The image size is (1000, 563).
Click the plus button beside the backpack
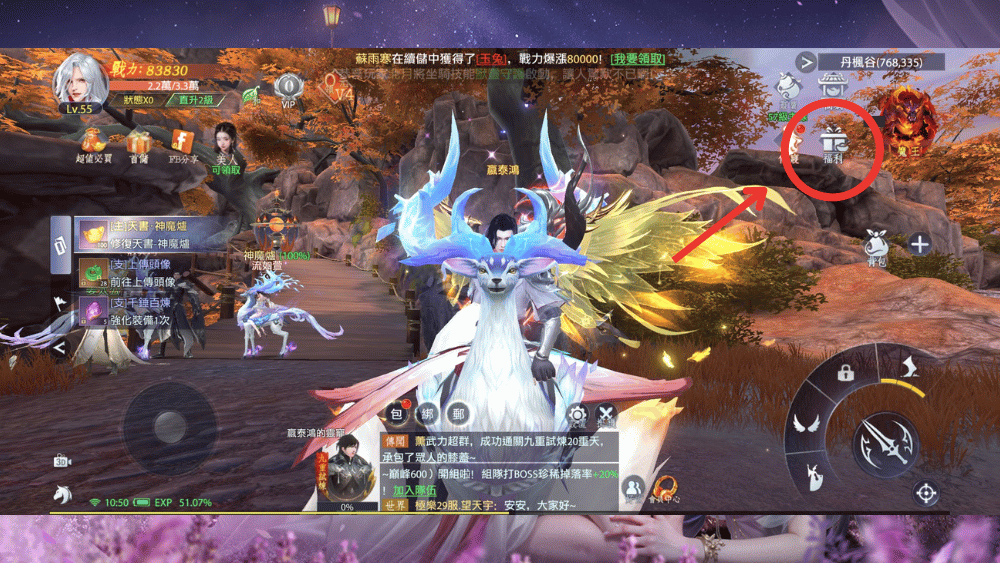tap(919, 243)
